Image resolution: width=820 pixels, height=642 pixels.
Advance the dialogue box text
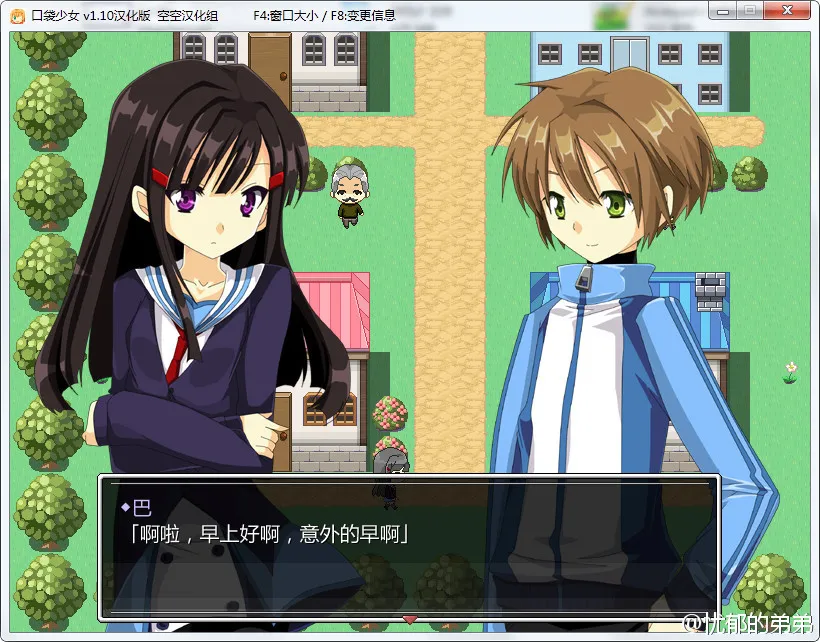[408, 545]
